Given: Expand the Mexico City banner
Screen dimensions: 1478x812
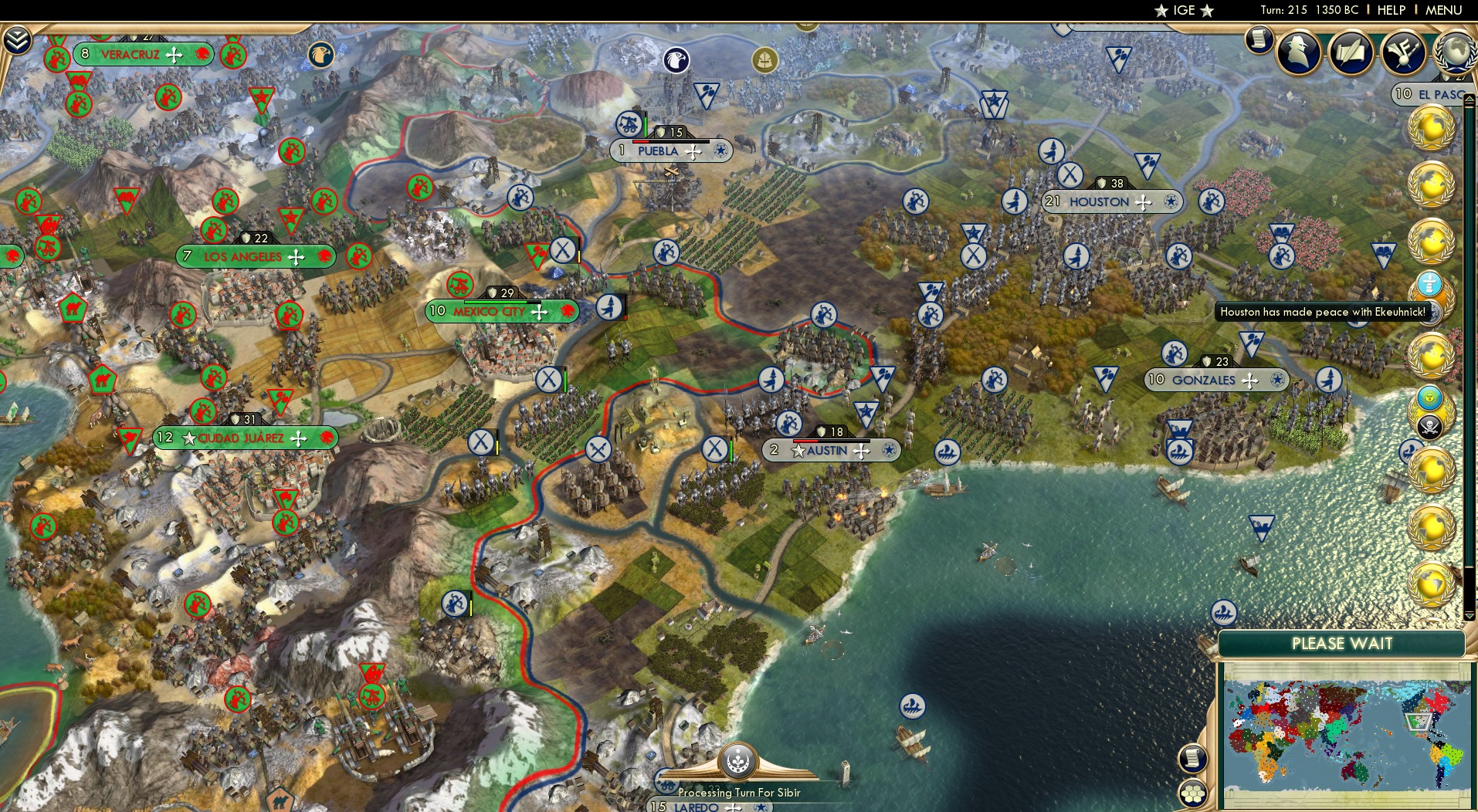Looking at the screenshot, I should (568, 312).
